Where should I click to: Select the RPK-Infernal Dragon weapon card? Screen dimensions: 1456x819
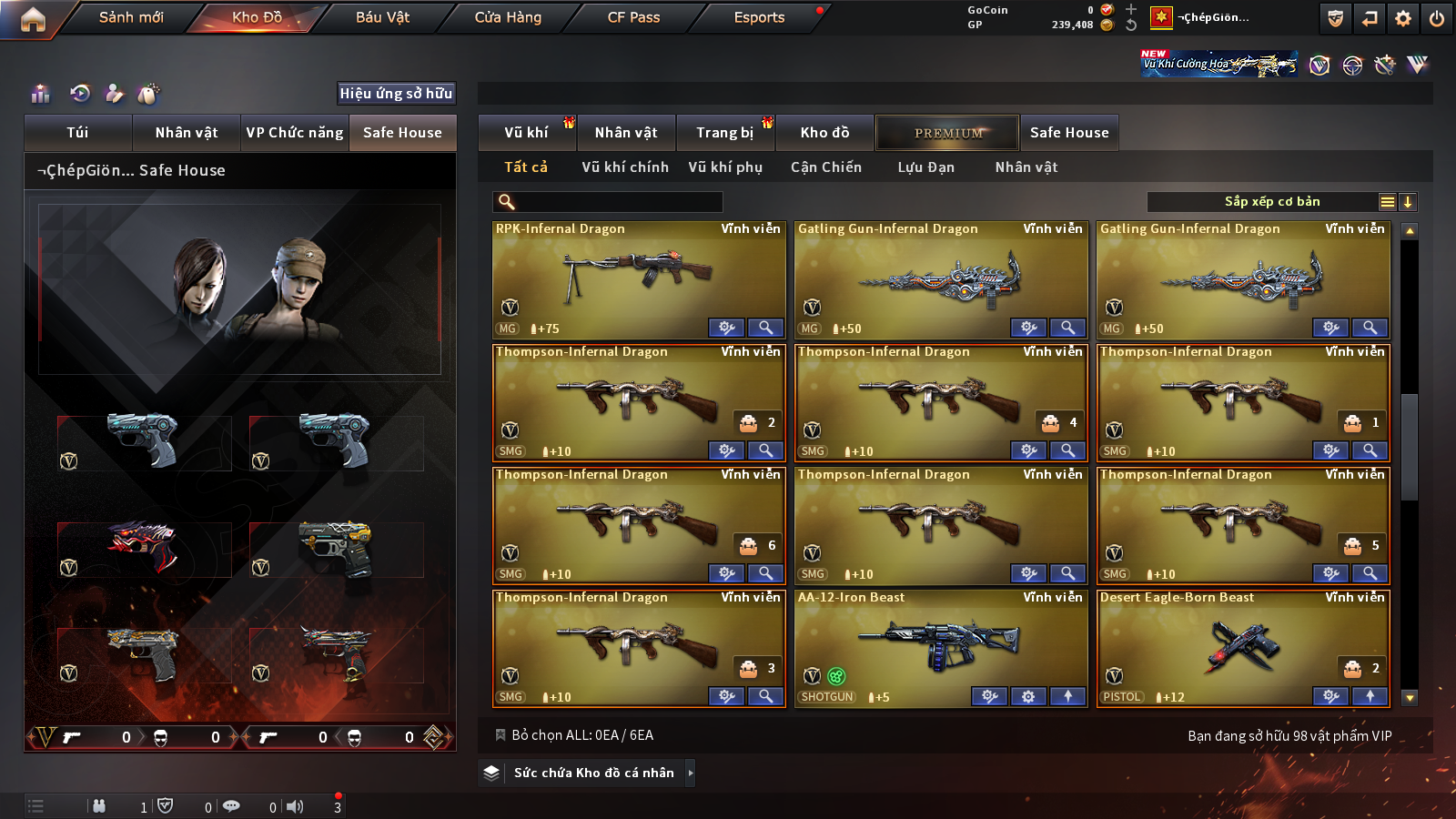click(x=638, y=278)
